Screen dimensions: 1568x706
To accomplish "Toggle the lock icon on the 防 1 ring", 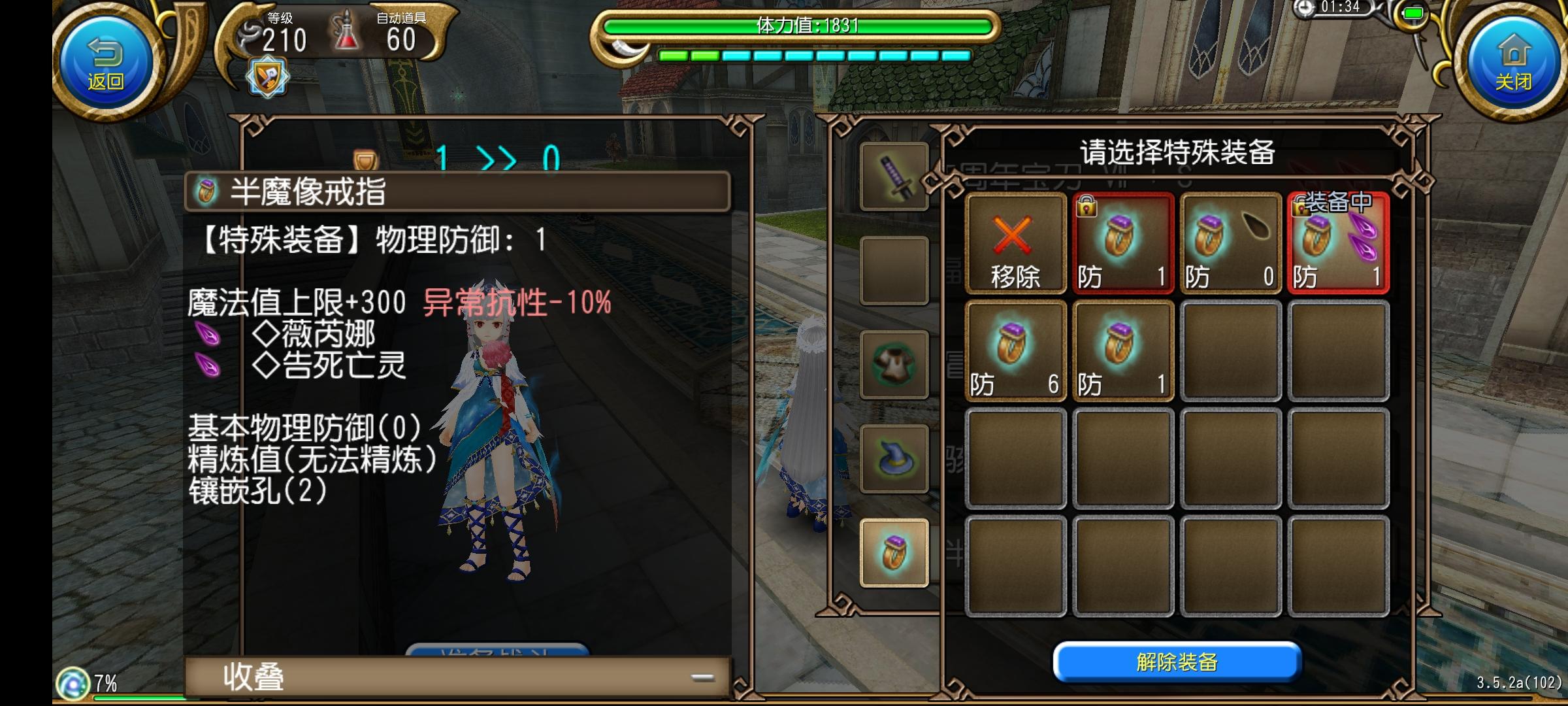I will point(1086,208).
